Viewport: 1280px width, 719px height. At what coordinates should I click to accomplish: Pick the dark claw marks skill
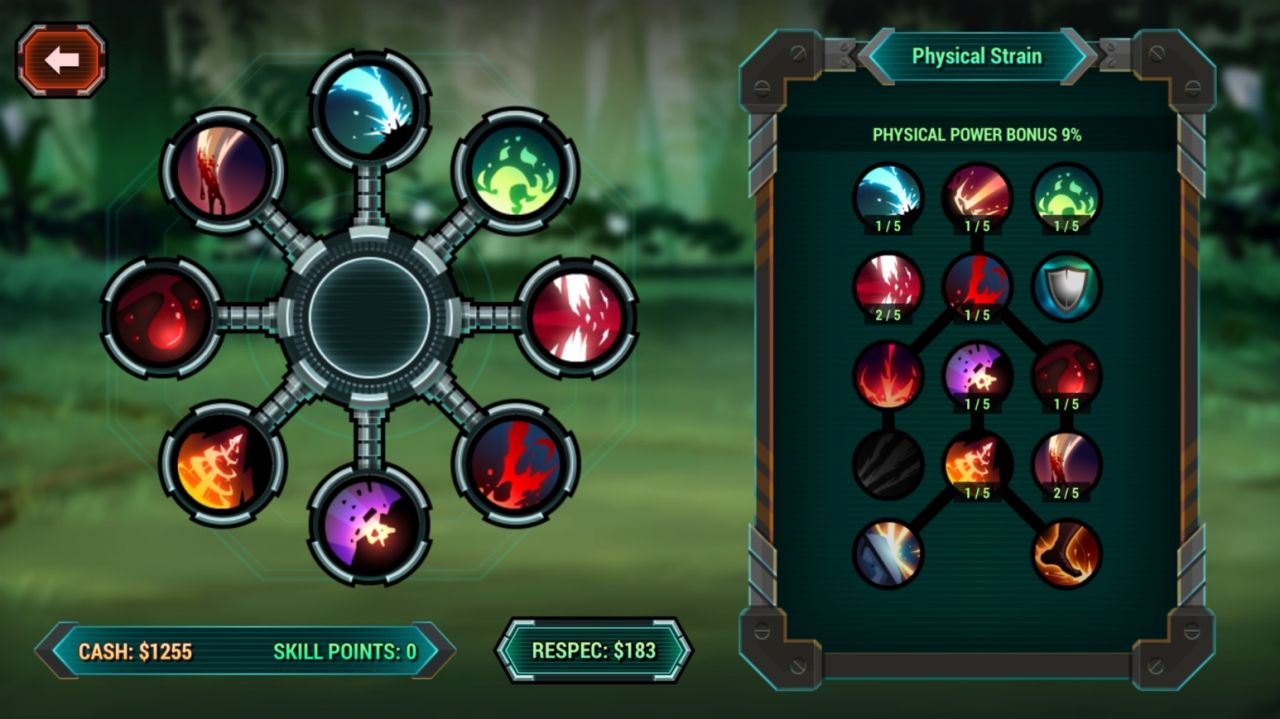[888, 465]
